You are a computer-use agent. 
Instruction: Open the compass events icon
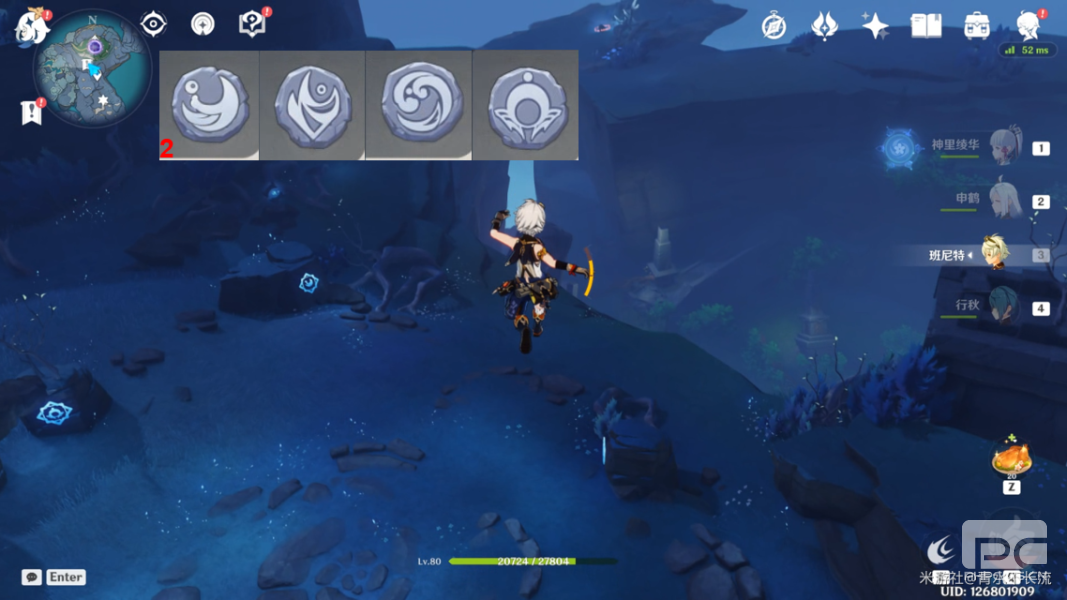tap(773, 27)
